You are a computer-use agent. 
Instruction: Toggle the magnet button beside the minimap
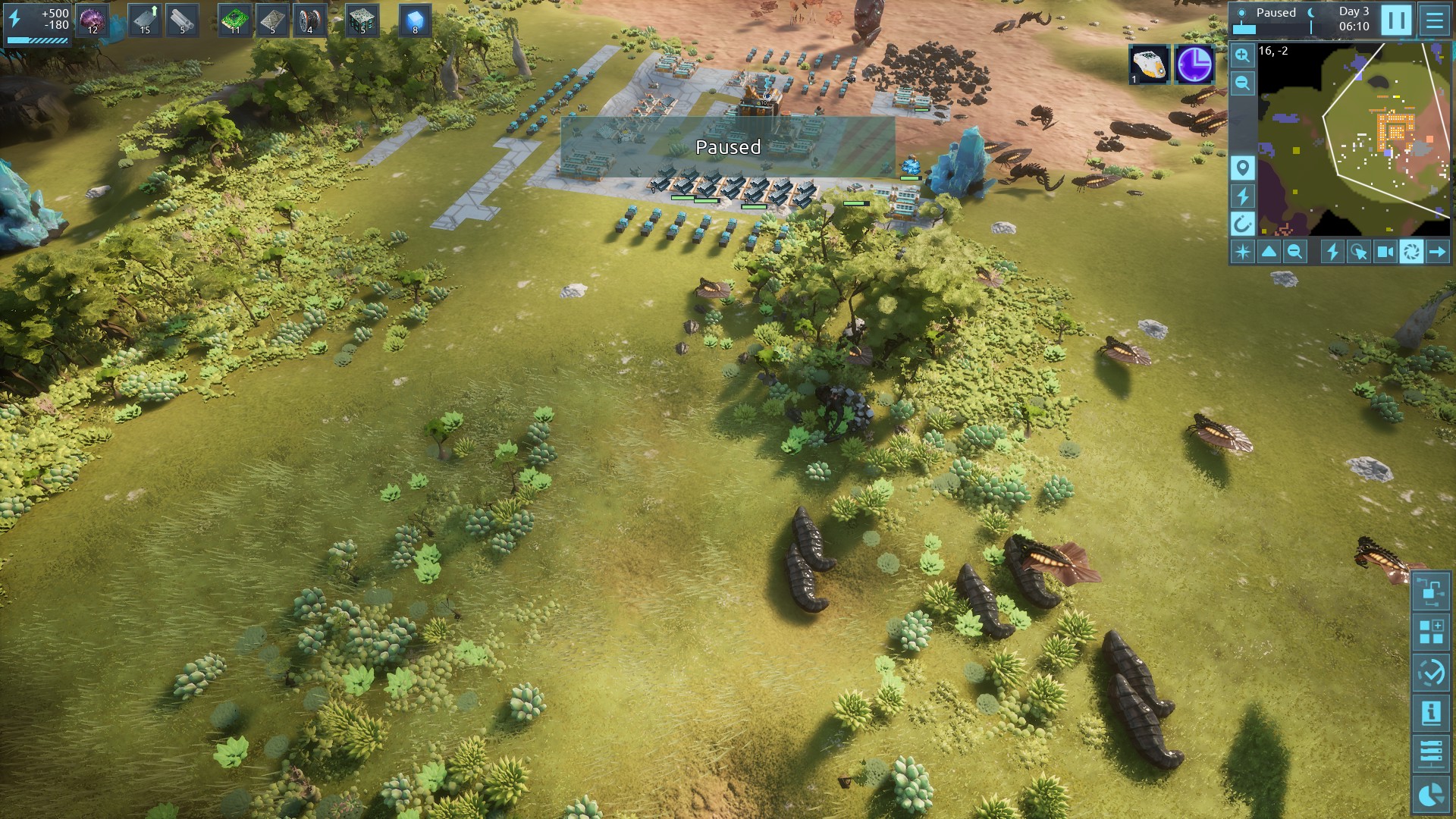(1242, 224)
